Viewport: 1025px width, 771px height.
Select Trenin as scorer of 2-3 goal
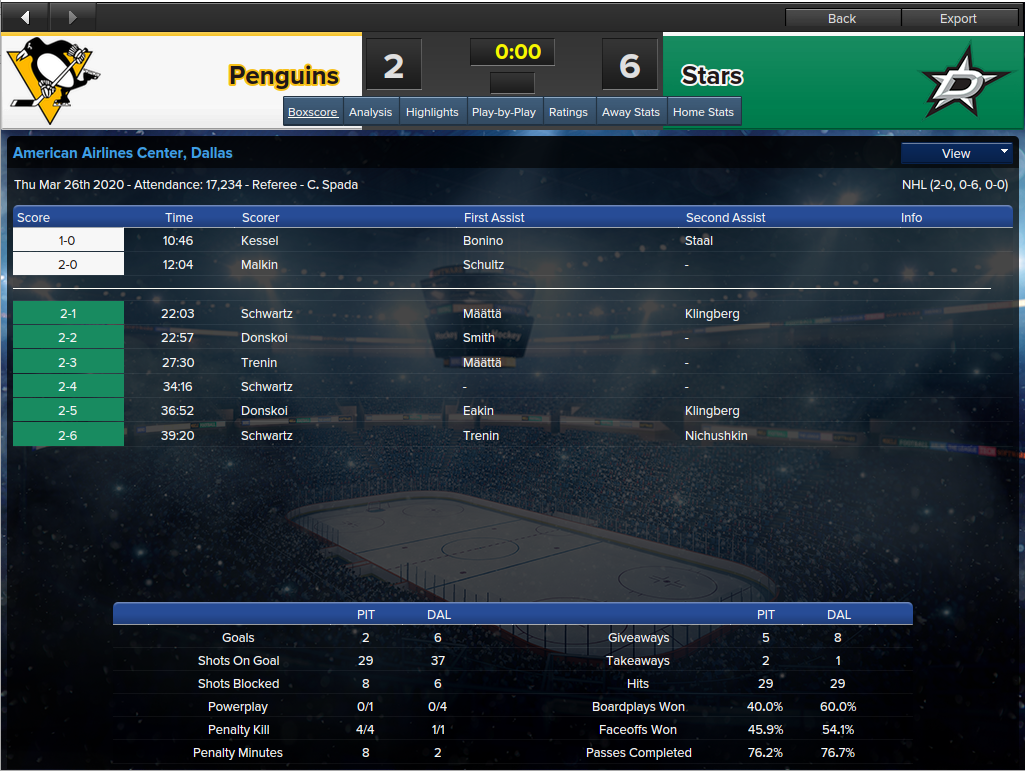(x=259, y=363)
